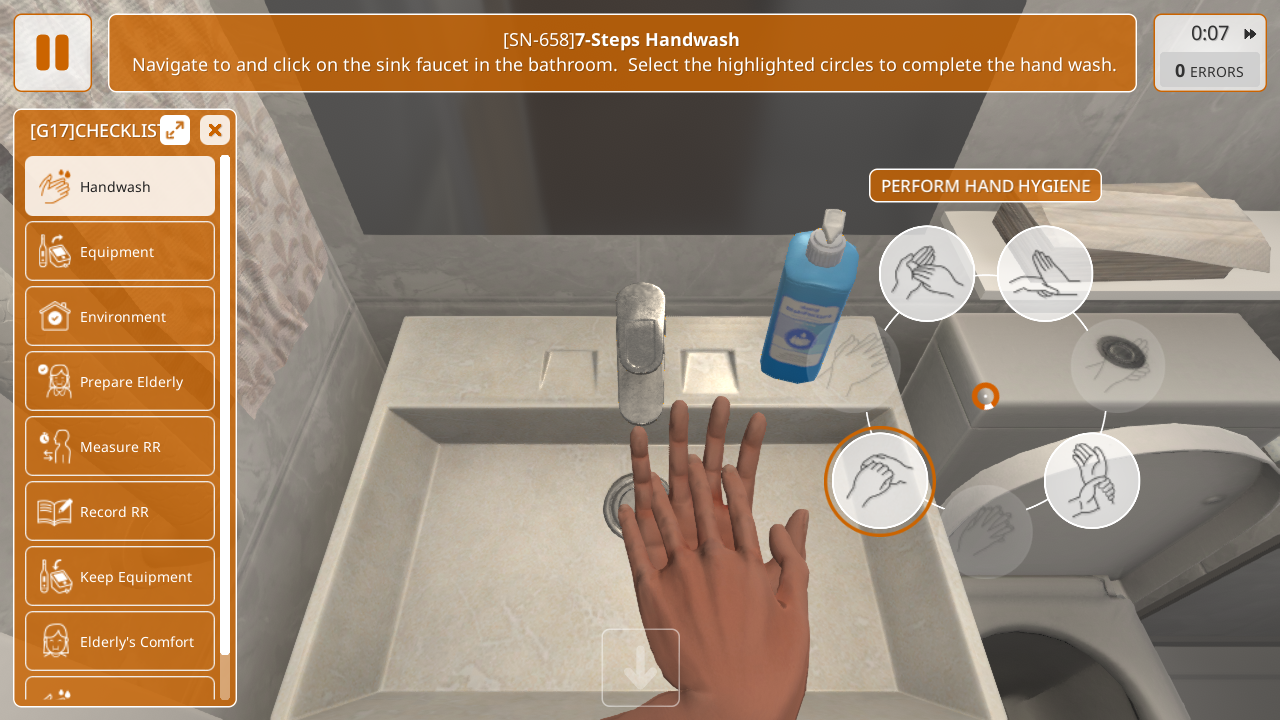Open the Measure RR step
The height and width of the screenshot is (720, 1280).
(120, 446)
